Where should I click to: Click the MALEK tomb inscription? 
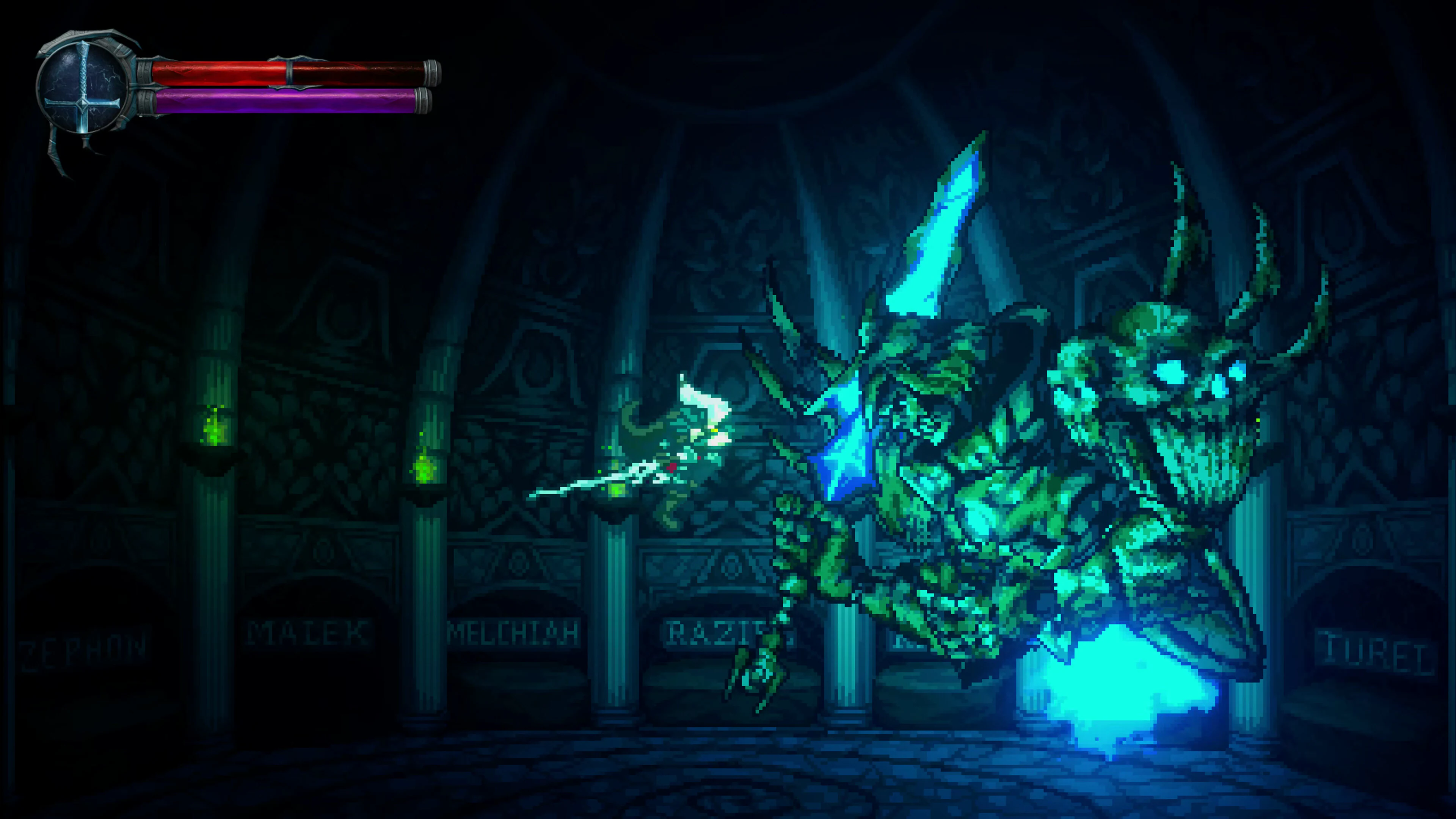(x=308, y=631)
